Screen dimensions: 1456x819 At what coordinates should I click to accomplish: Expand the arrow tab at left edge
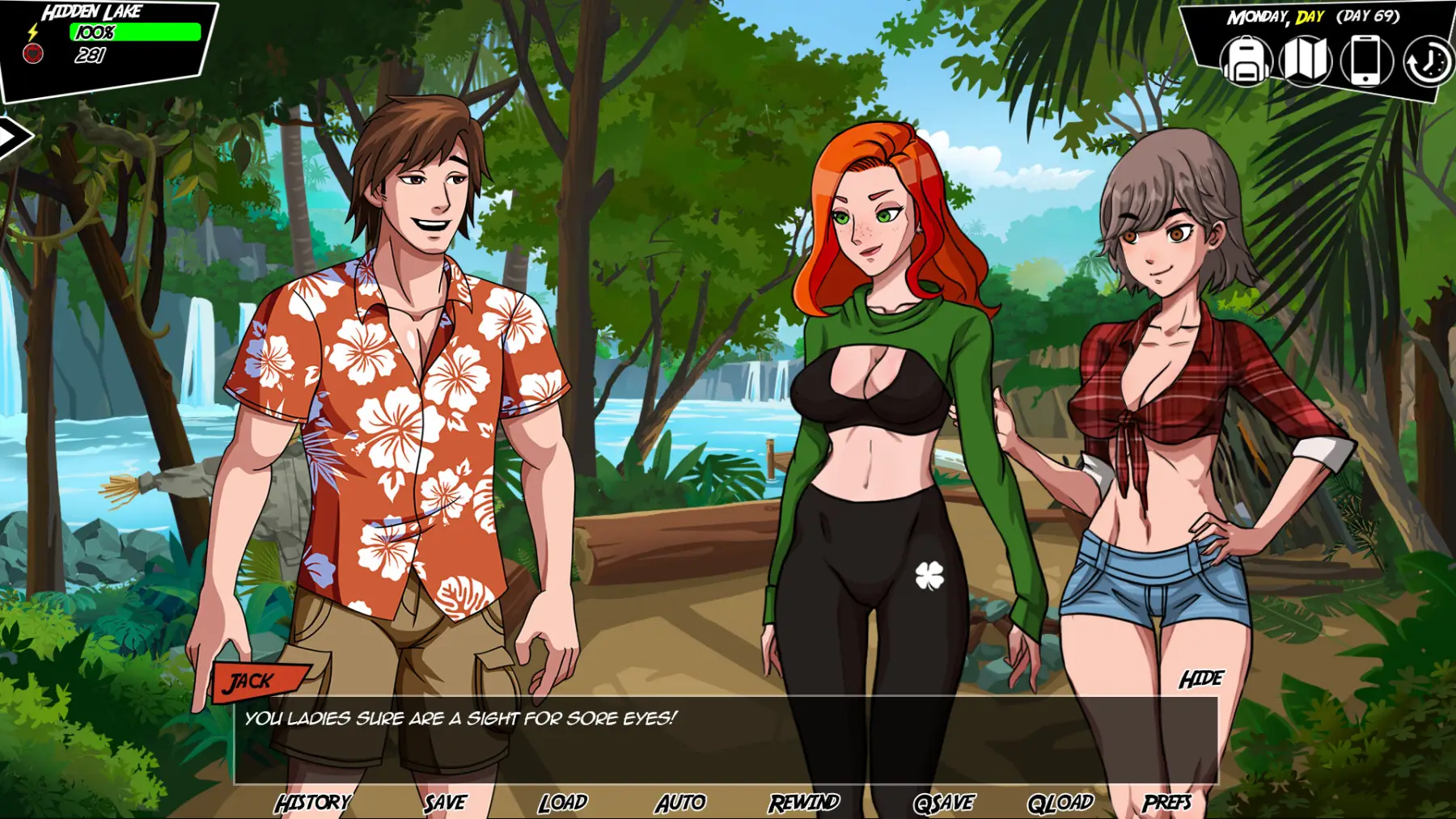[13, 137]
